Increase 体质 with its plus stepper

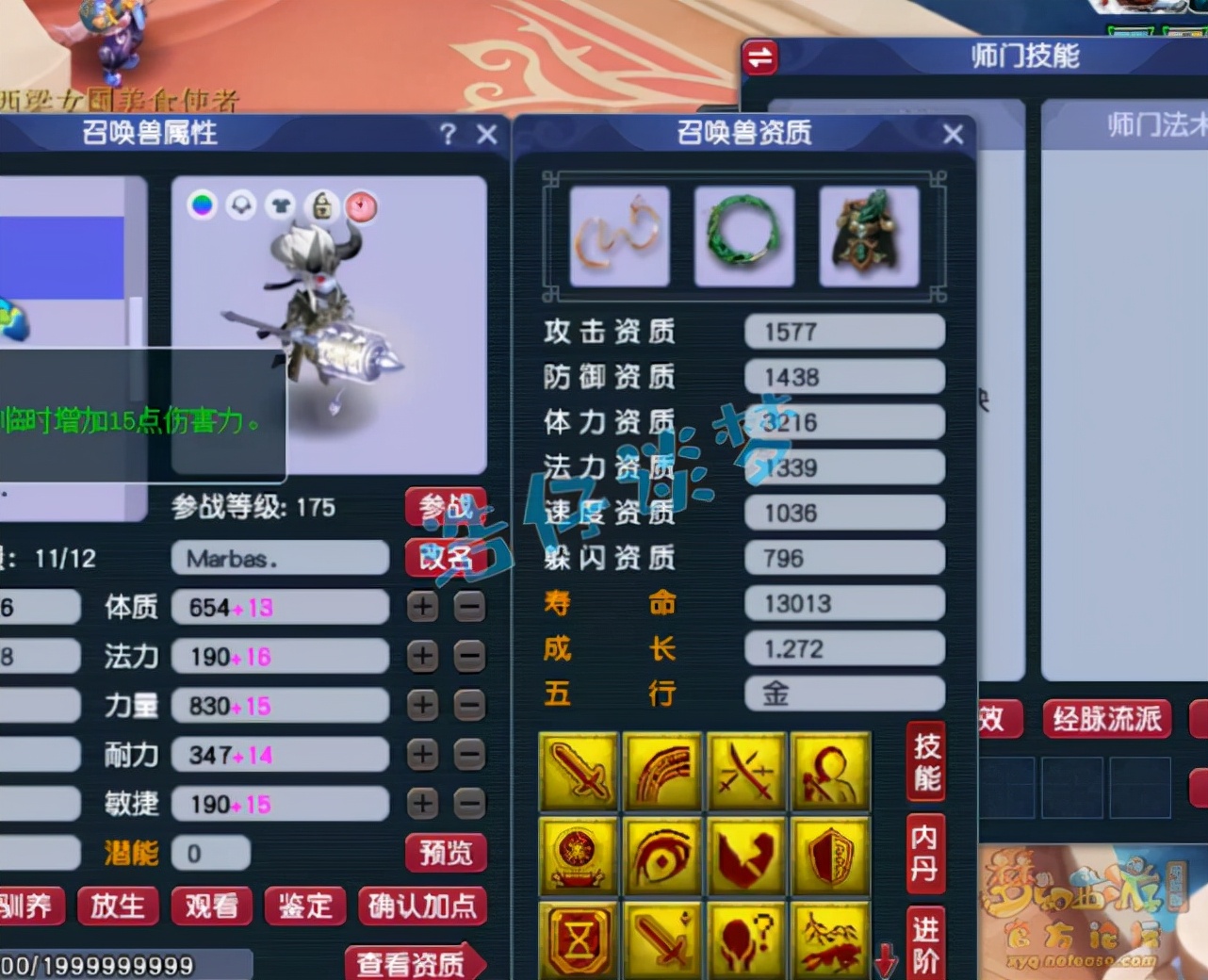tap(423, 607)
